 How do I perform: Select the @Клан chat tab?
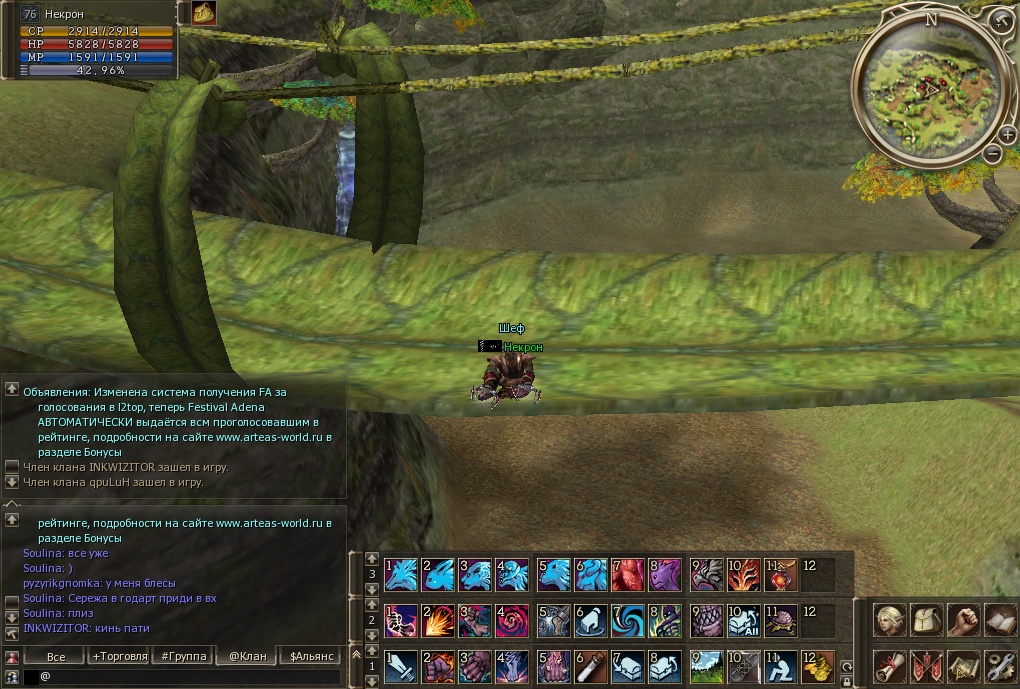pyautogui.click(x=247, y=656)
